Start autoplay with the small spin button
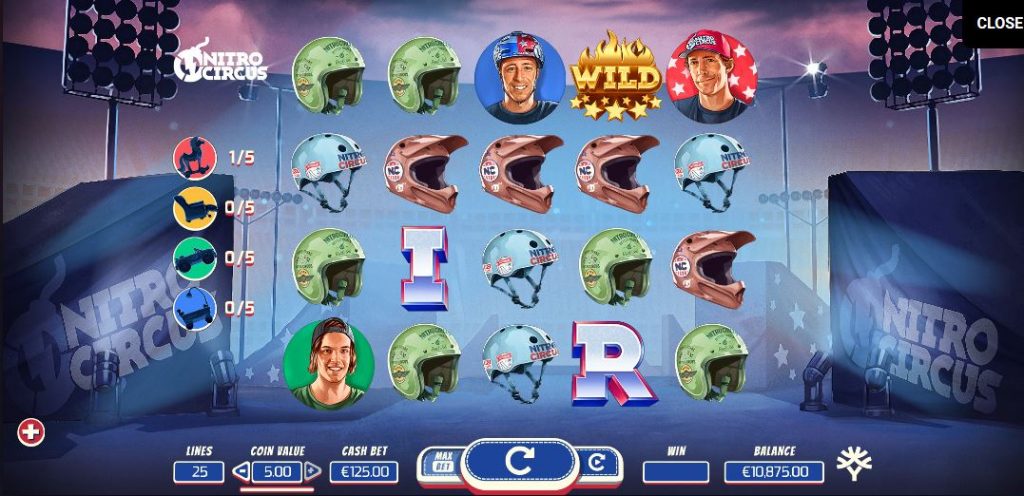The height and width of the screenshot is (496, 1024). [x=596, y=463]
